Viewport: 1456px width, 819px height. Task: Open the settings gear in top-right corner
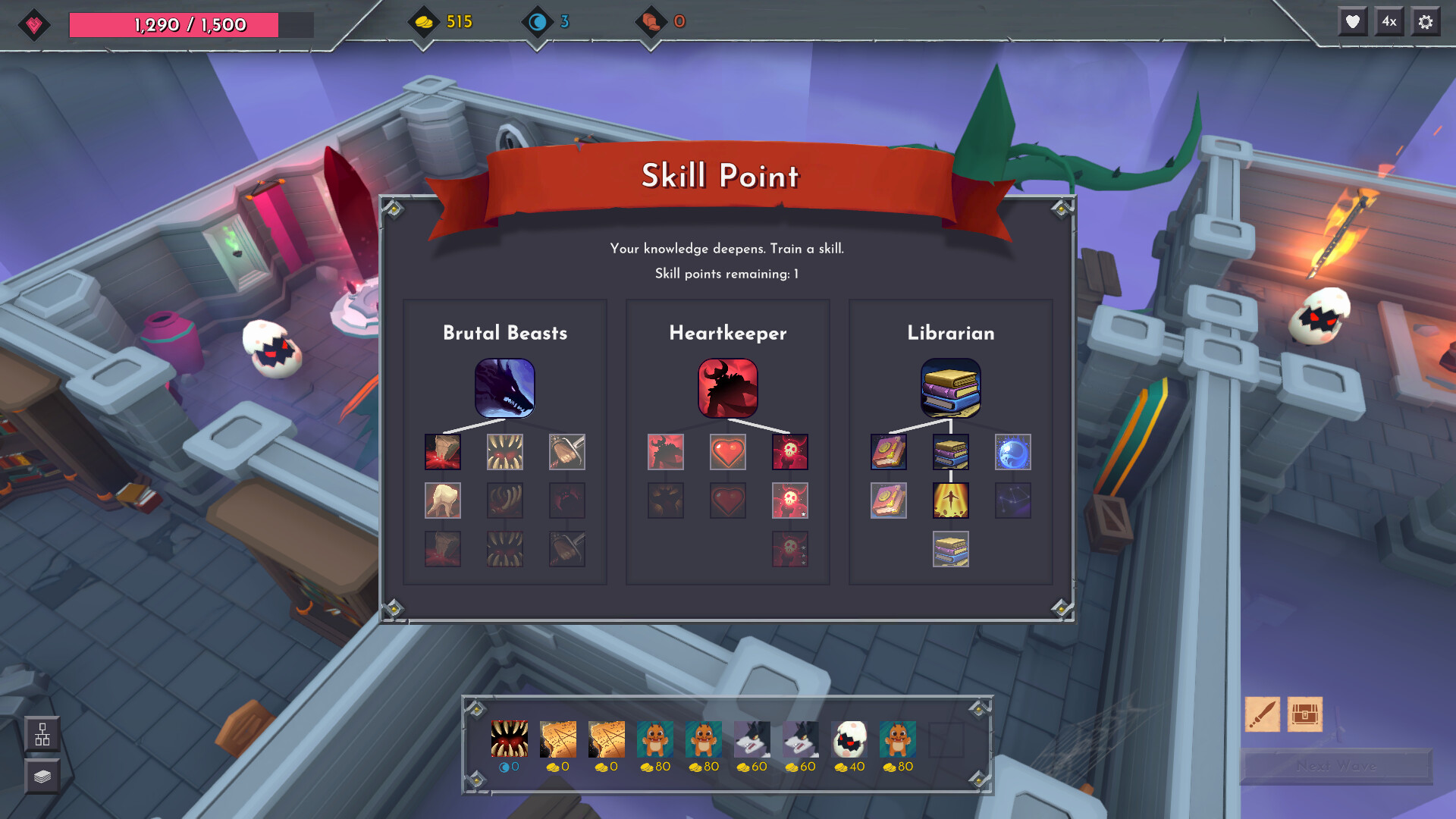1425,21
